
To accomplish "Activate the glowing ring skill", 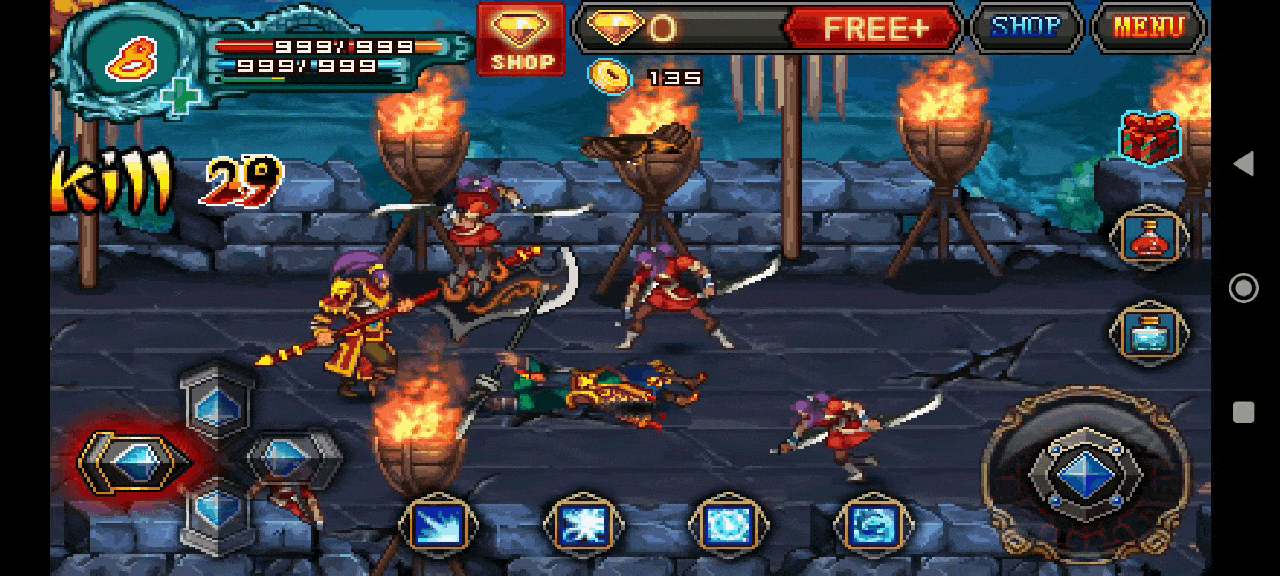I will click(x=728, y=525).
